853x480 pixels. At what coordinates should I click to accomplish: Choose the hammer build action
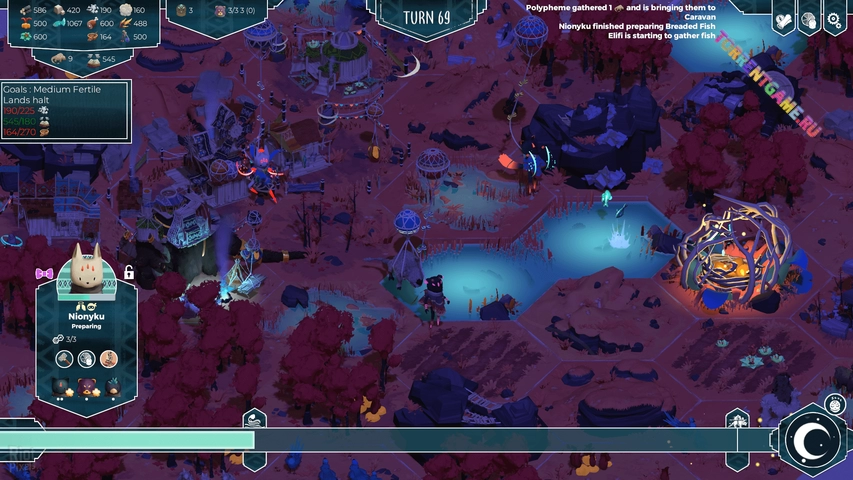(x=64, y=358)
